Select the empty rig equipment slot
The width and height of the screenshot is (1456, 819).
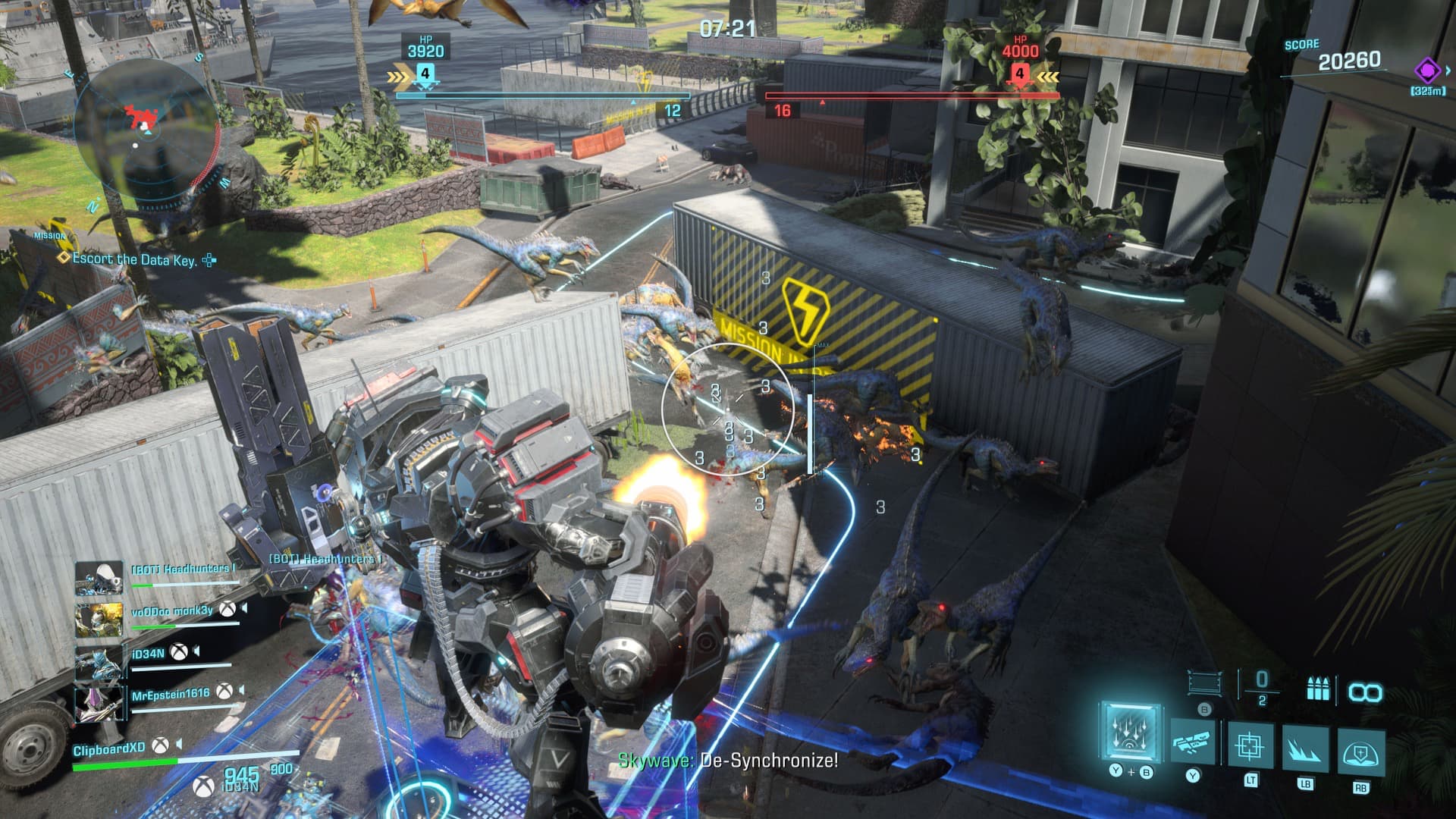click(1204, 683)
